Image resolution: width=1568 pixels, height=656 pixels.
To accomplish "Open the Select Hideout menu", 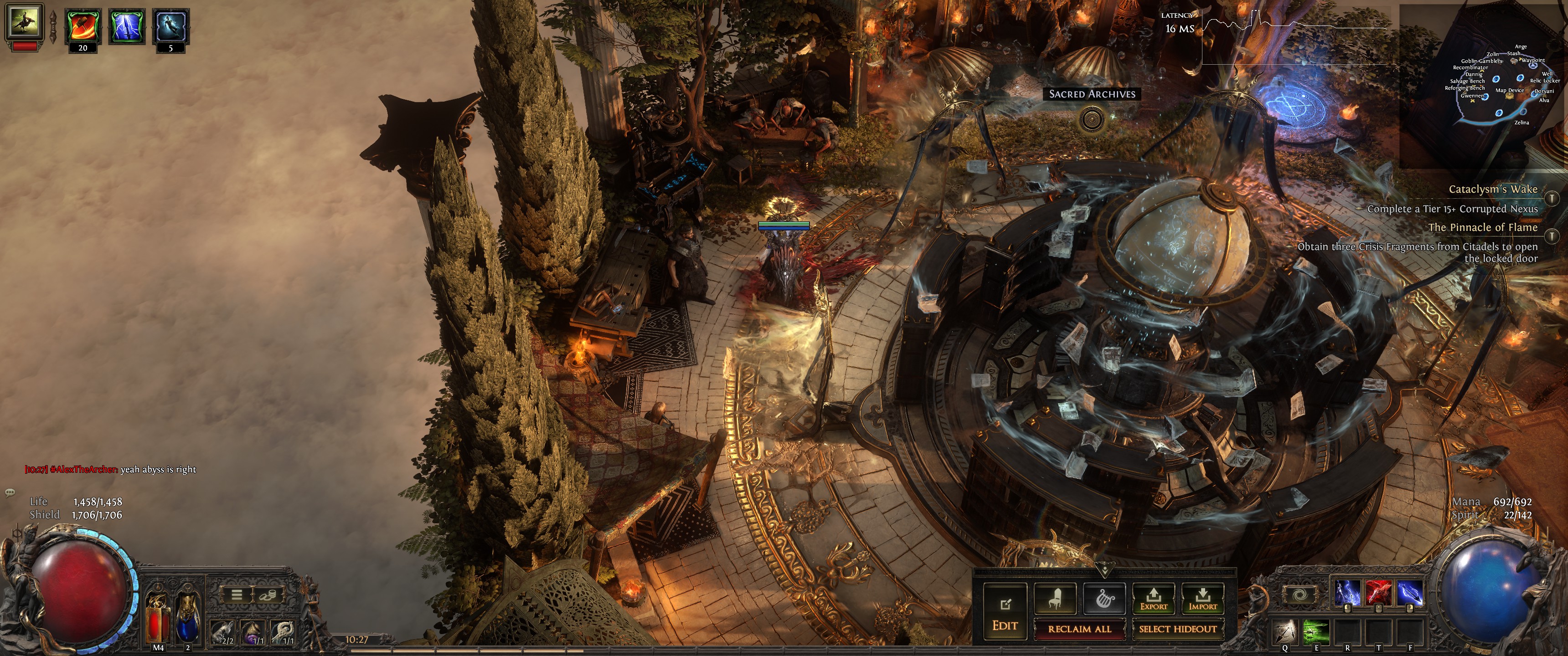I will pos(1177,629).
